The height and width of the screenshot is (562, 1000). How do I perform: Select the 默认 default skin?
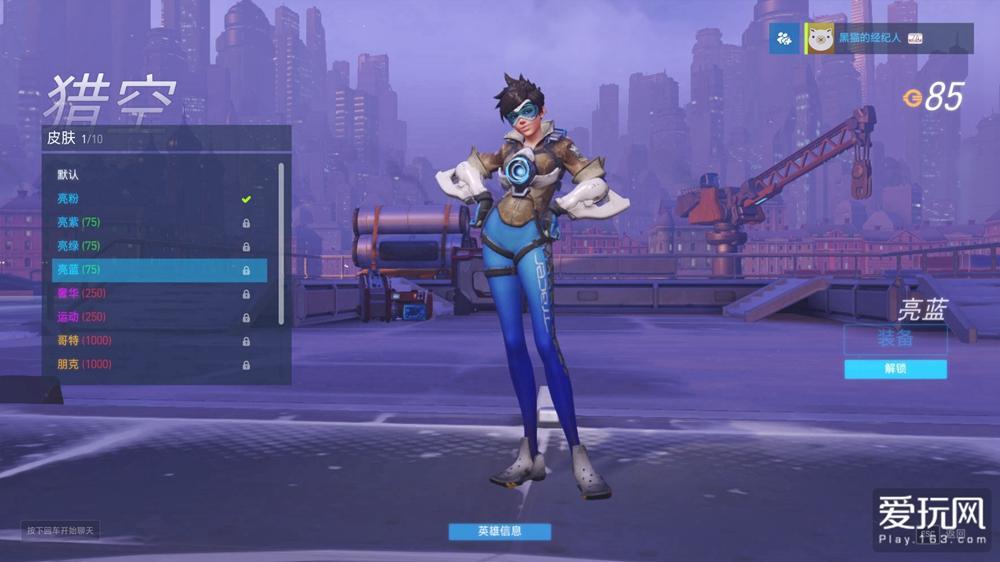(150, 175)
